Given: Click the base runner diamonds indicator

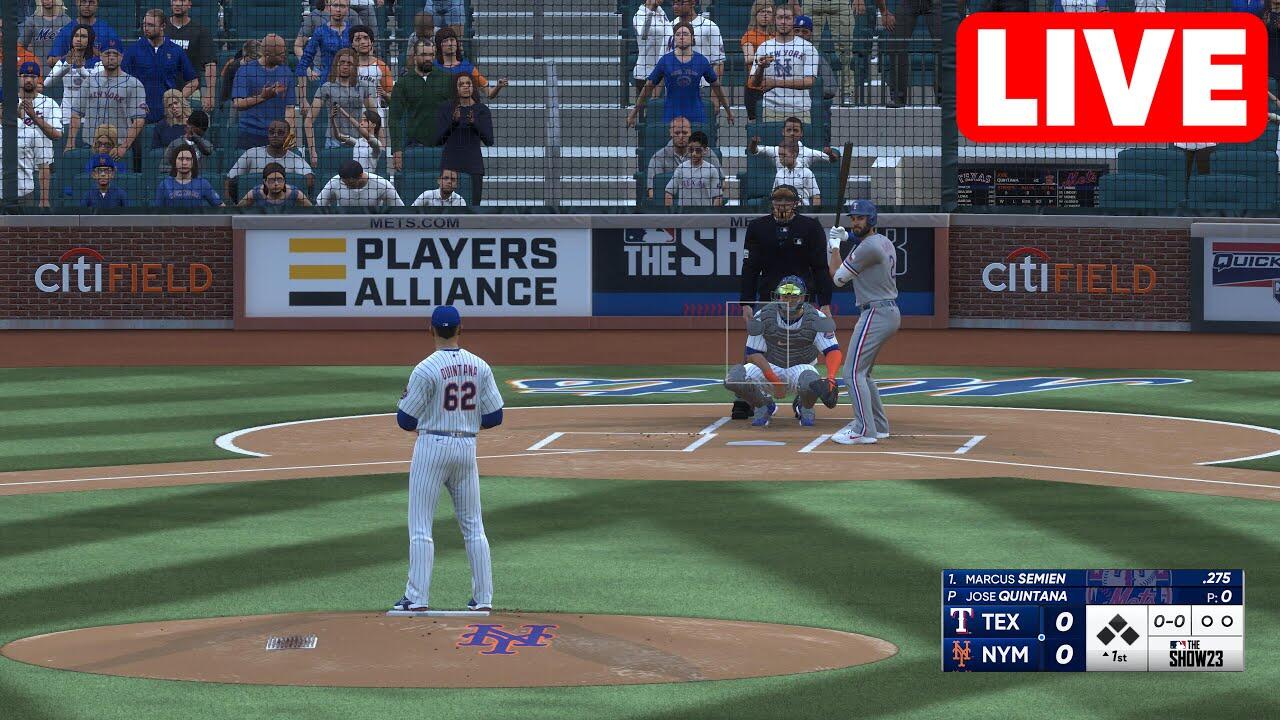Looking at the screenshot, I should click(1117, 629).
